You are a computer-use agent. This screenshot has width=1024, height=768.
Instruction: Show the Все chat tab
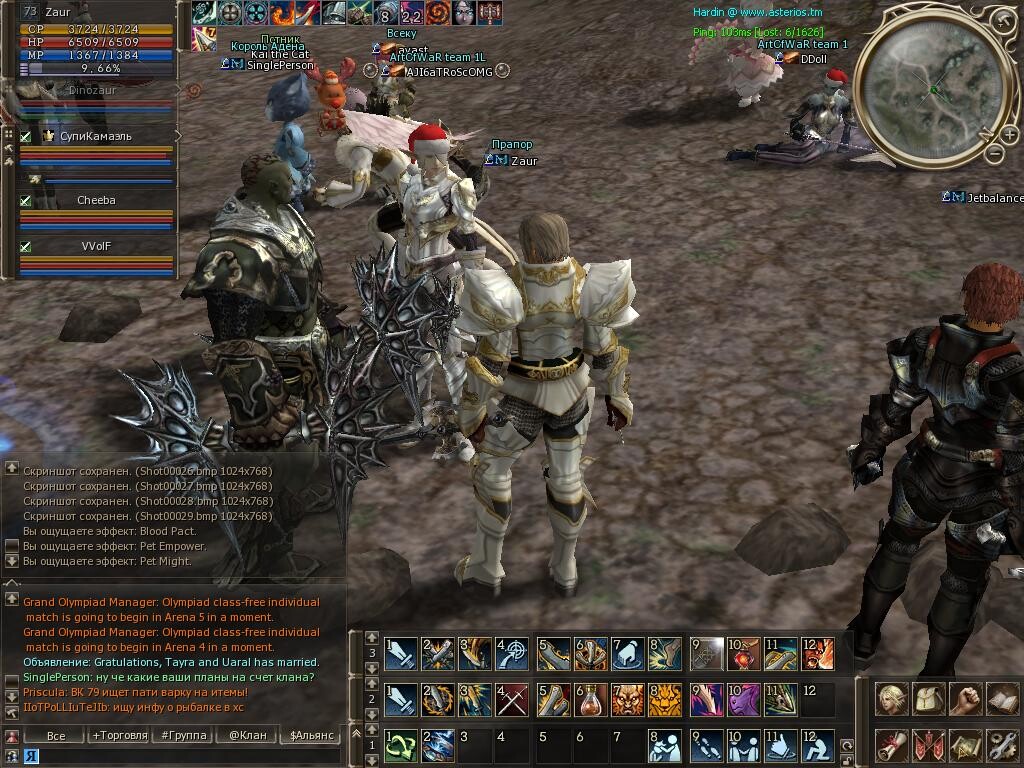click(57, 735)
